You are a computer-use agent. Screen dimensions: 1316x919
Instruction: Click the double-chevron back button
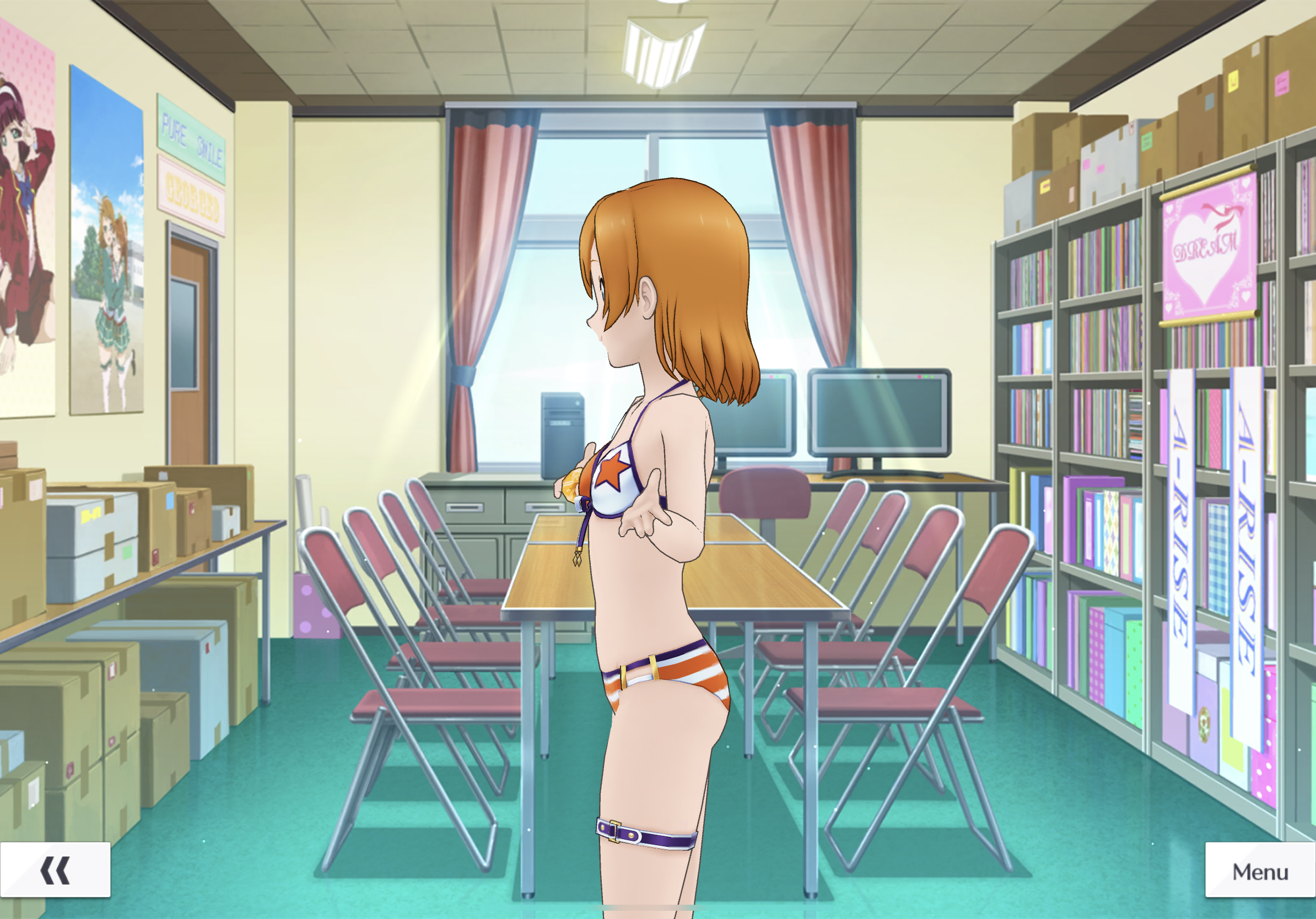[55, 870]
